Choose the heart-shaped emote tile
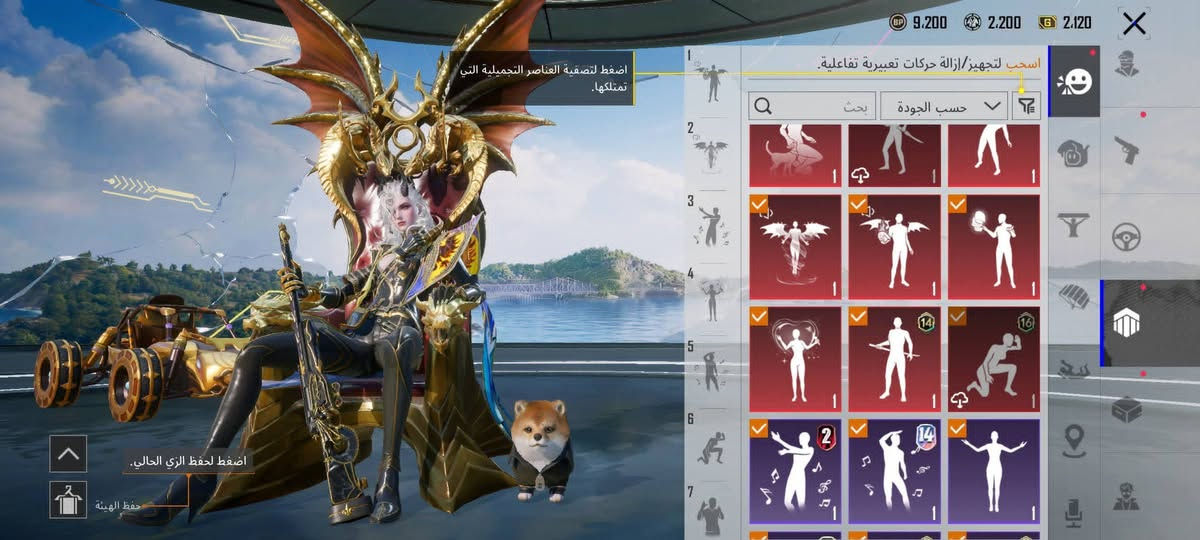1200x540 pixels. [x=795, y=358]
